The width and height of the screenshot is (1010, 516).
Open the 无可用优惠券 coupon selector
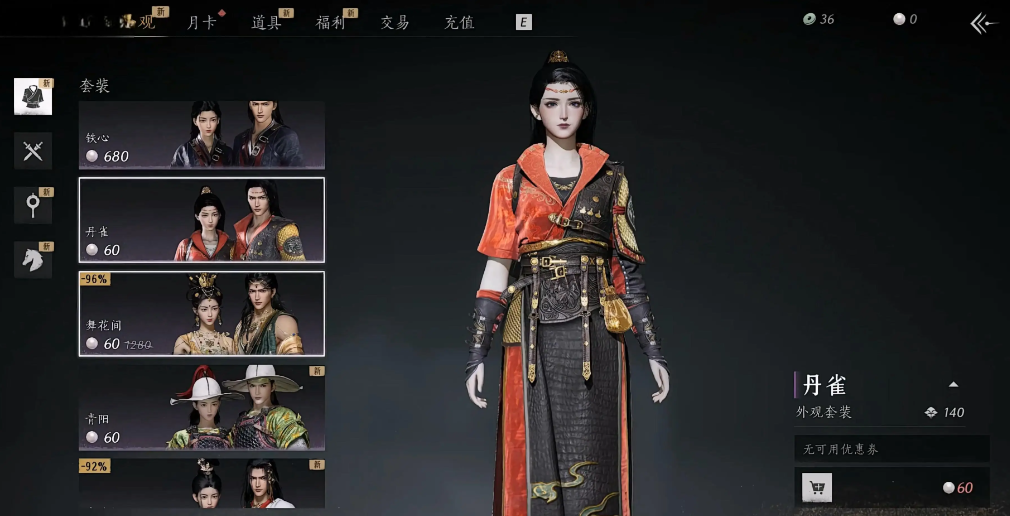tap(891, 449)
